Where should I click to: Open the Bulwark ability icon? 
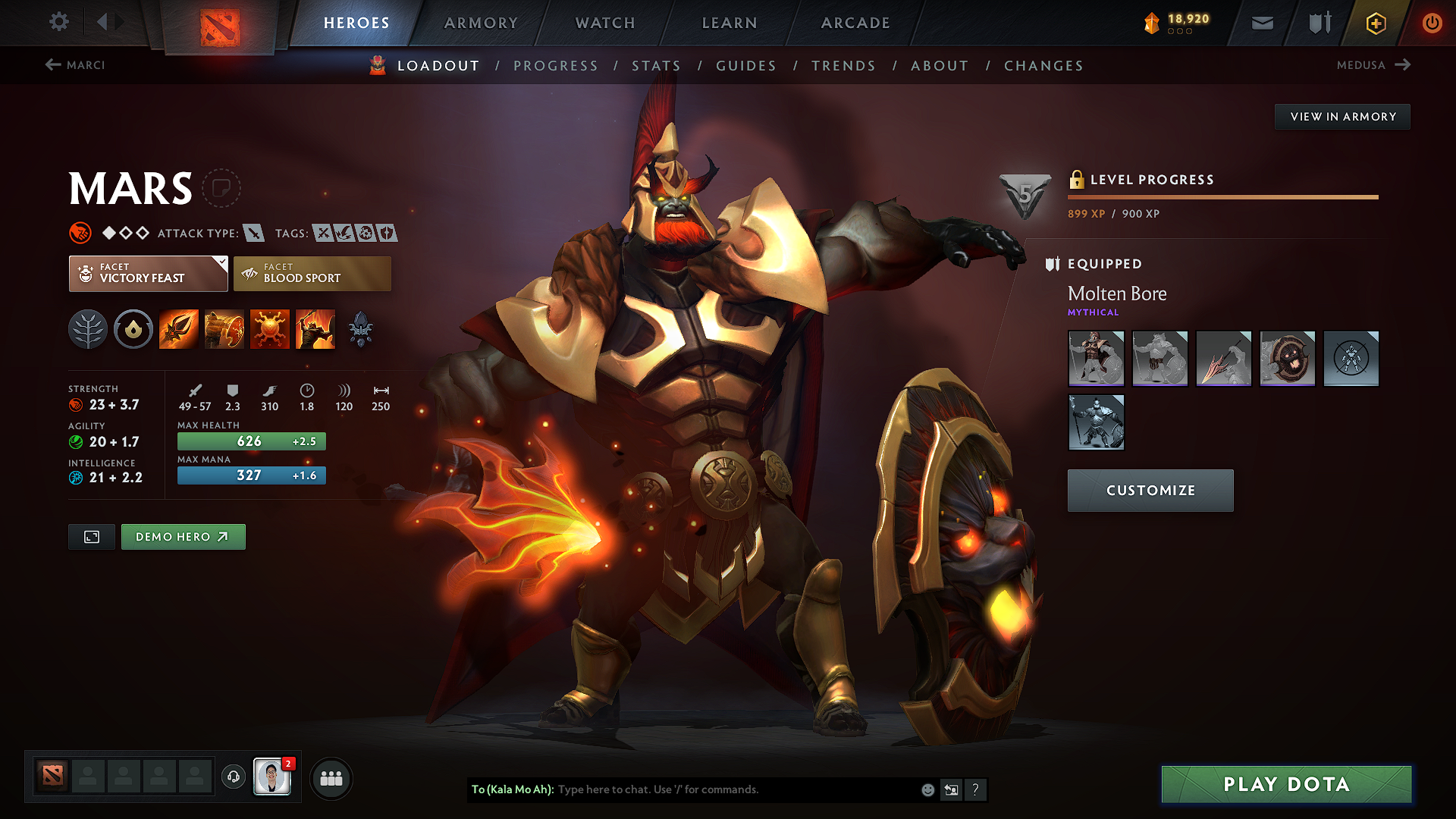pos(270,329)
